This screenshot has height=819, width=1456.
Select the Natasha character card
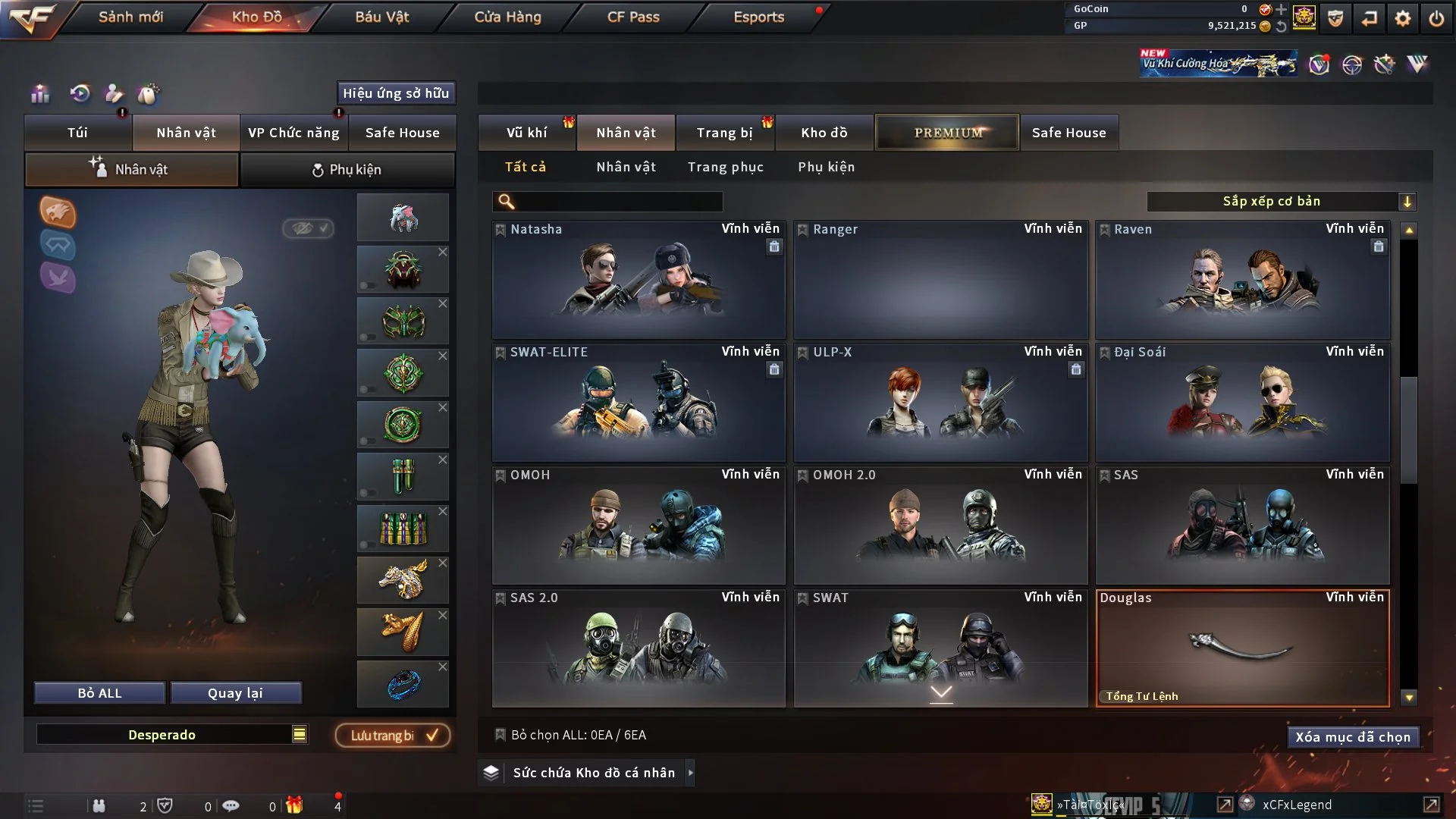(x=639, y=281)
